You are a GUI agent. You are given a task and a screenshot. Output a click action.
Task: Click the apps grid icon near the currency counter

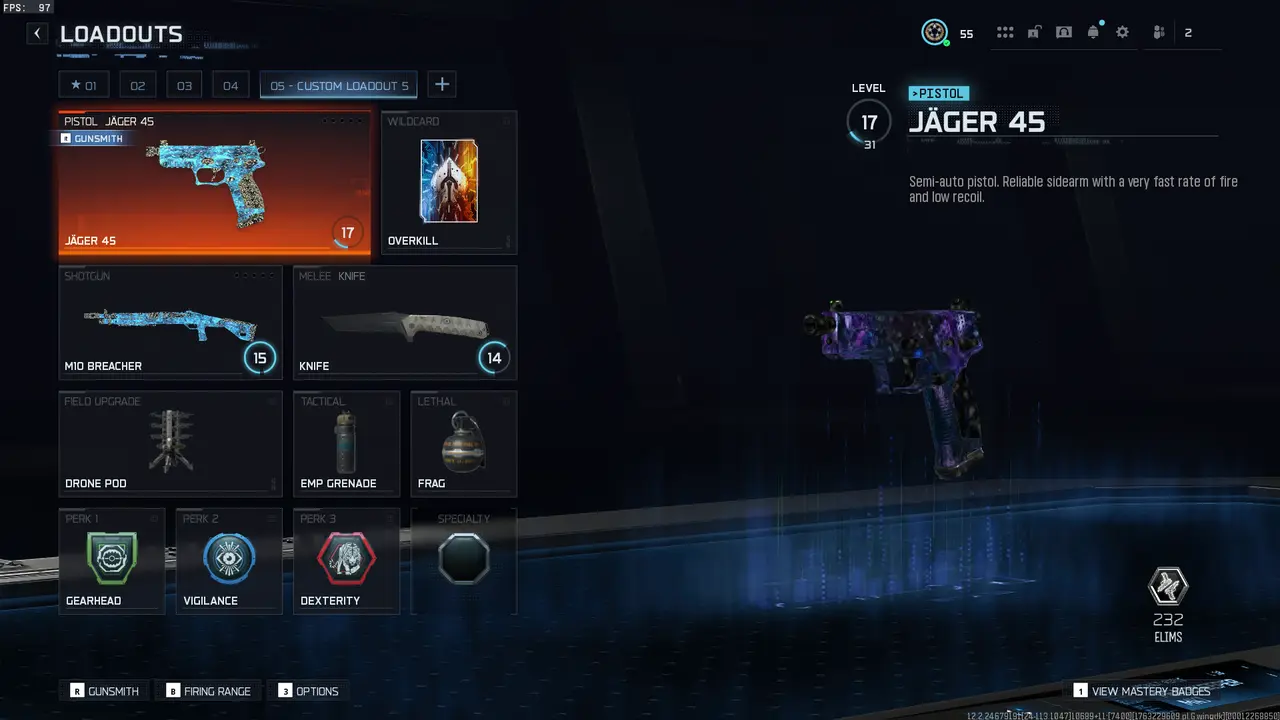(1005, 32)
